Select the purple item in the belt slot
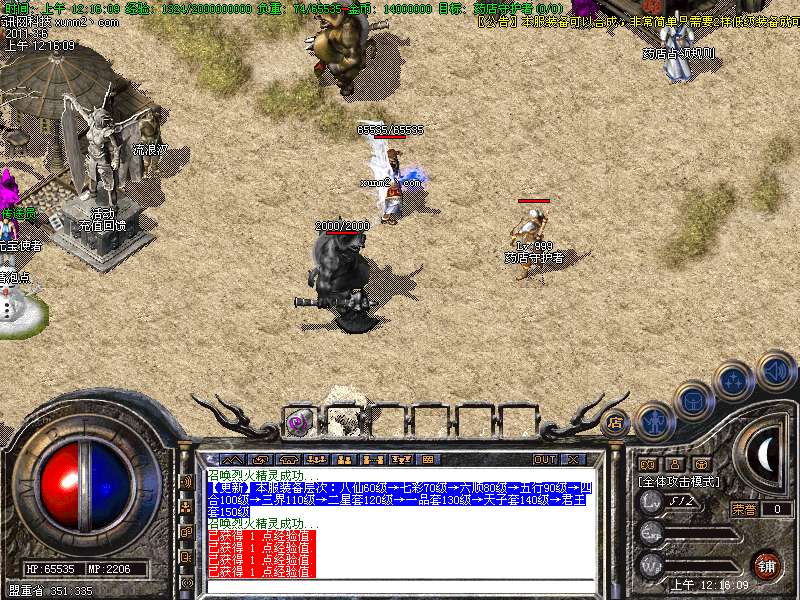Screen dimensions: 800x600 (x=298, y=421)
